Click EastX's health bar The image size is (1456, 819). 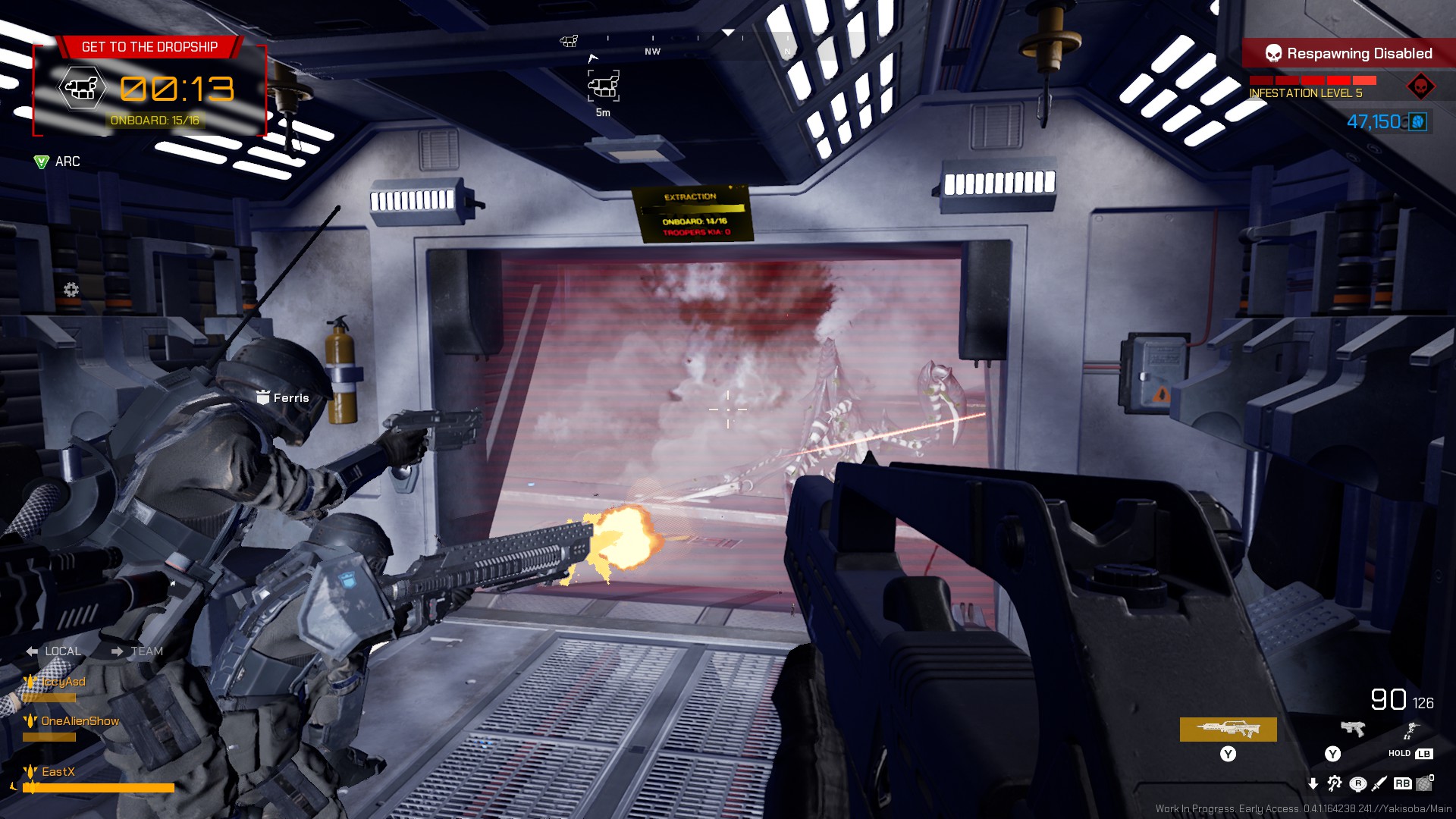[99, 787]
